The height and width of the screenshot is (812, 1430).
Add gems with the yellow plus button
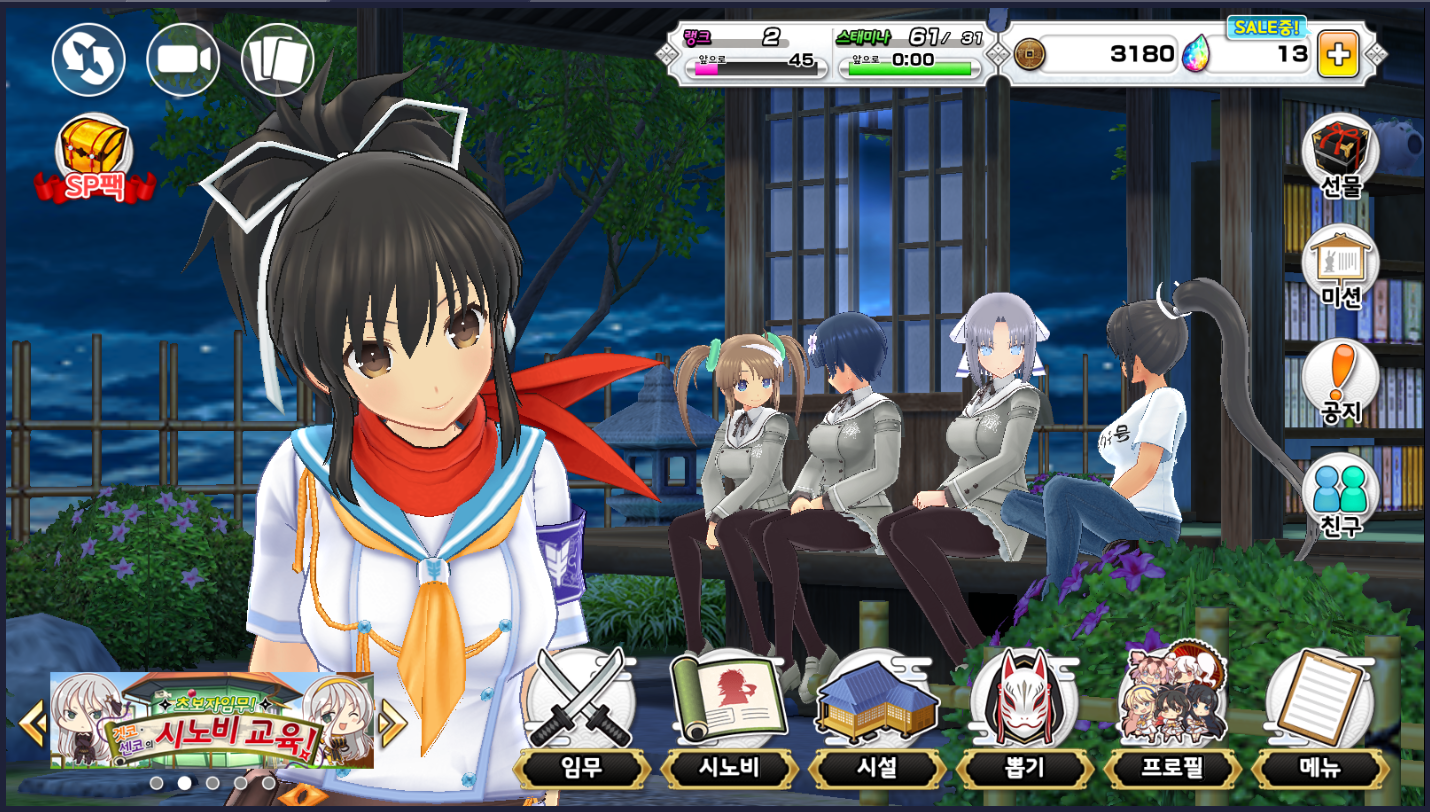[1338, 54]
